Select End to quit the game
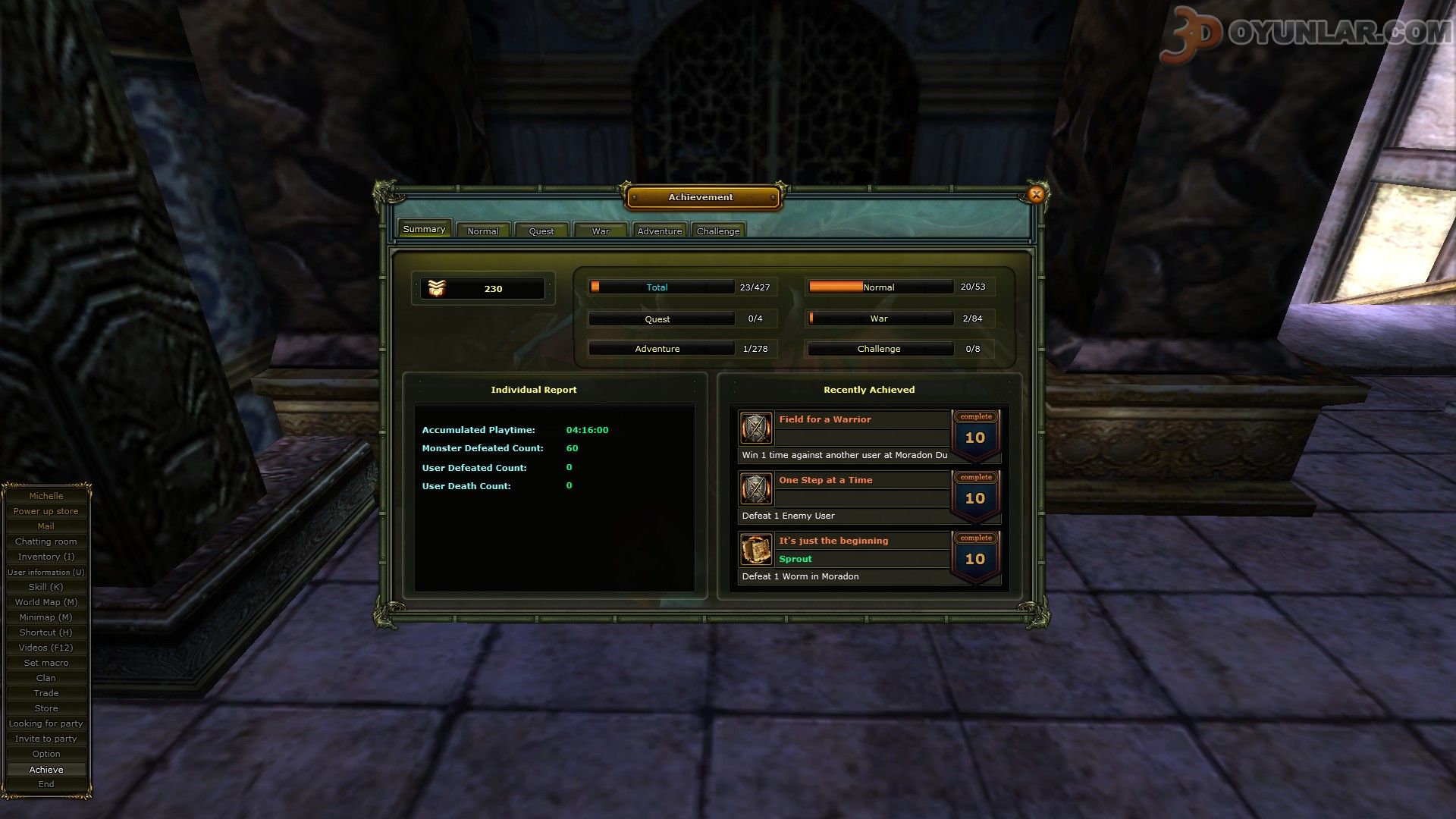Screen dimensions: 1456x819 (x=46, y=784)
